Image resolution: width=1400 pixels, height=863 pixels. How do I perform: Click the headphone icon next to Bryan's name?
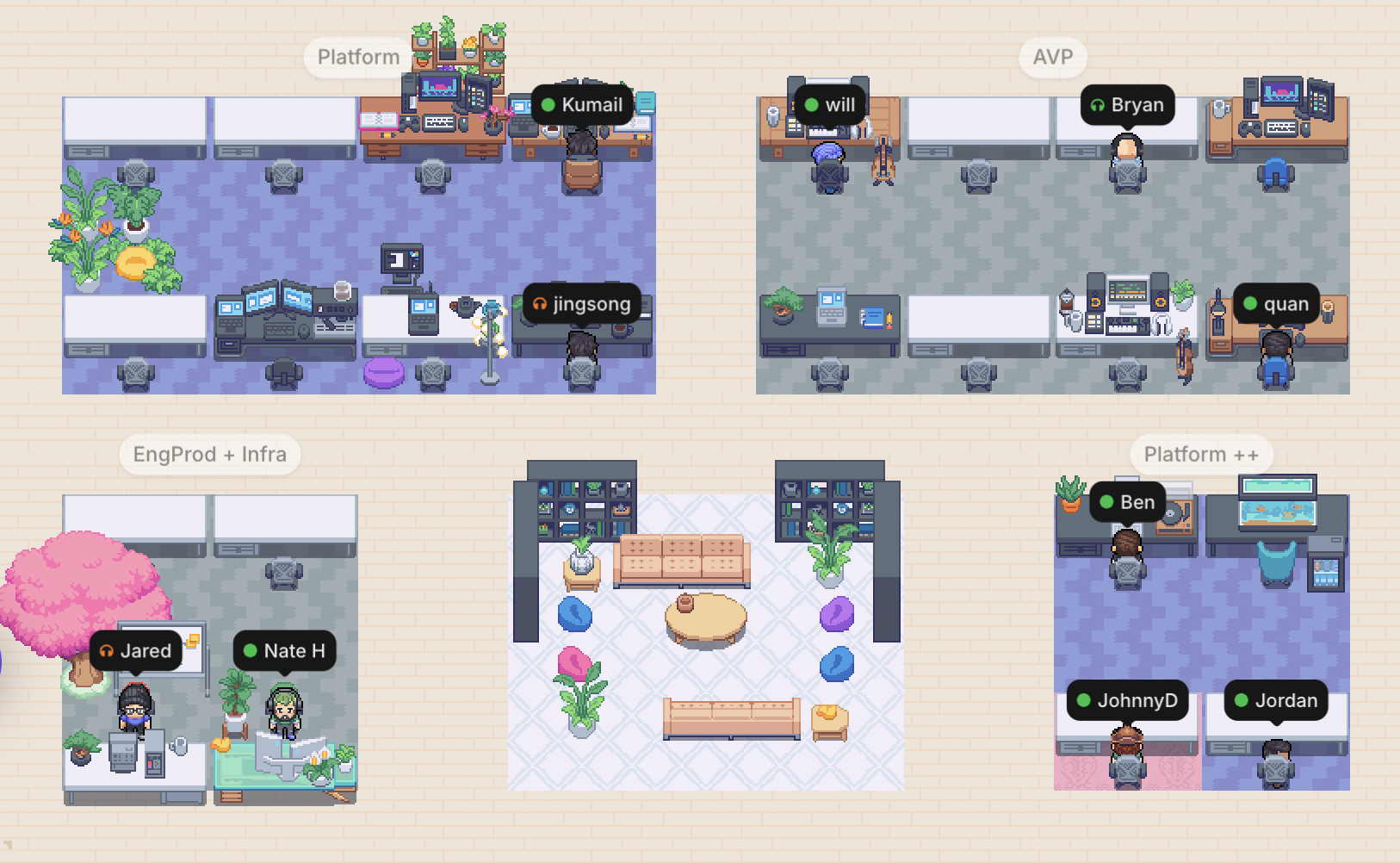click(x=1096, y=105)
